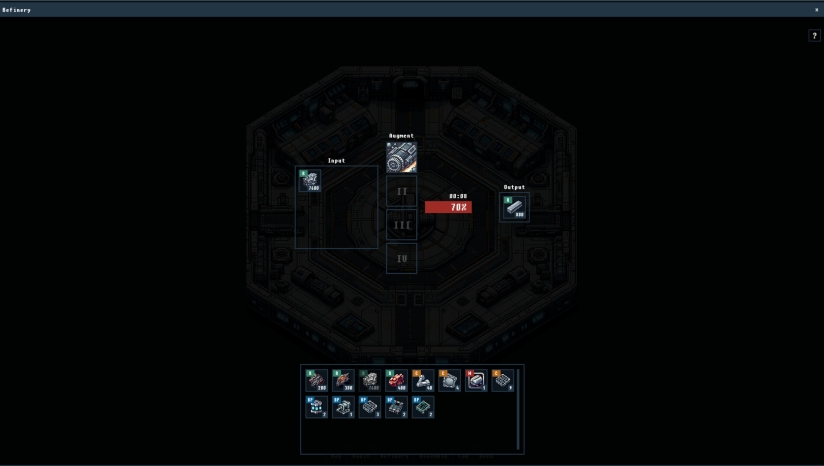Select the inventory stack of 200 ore

(x=317, y=380)
